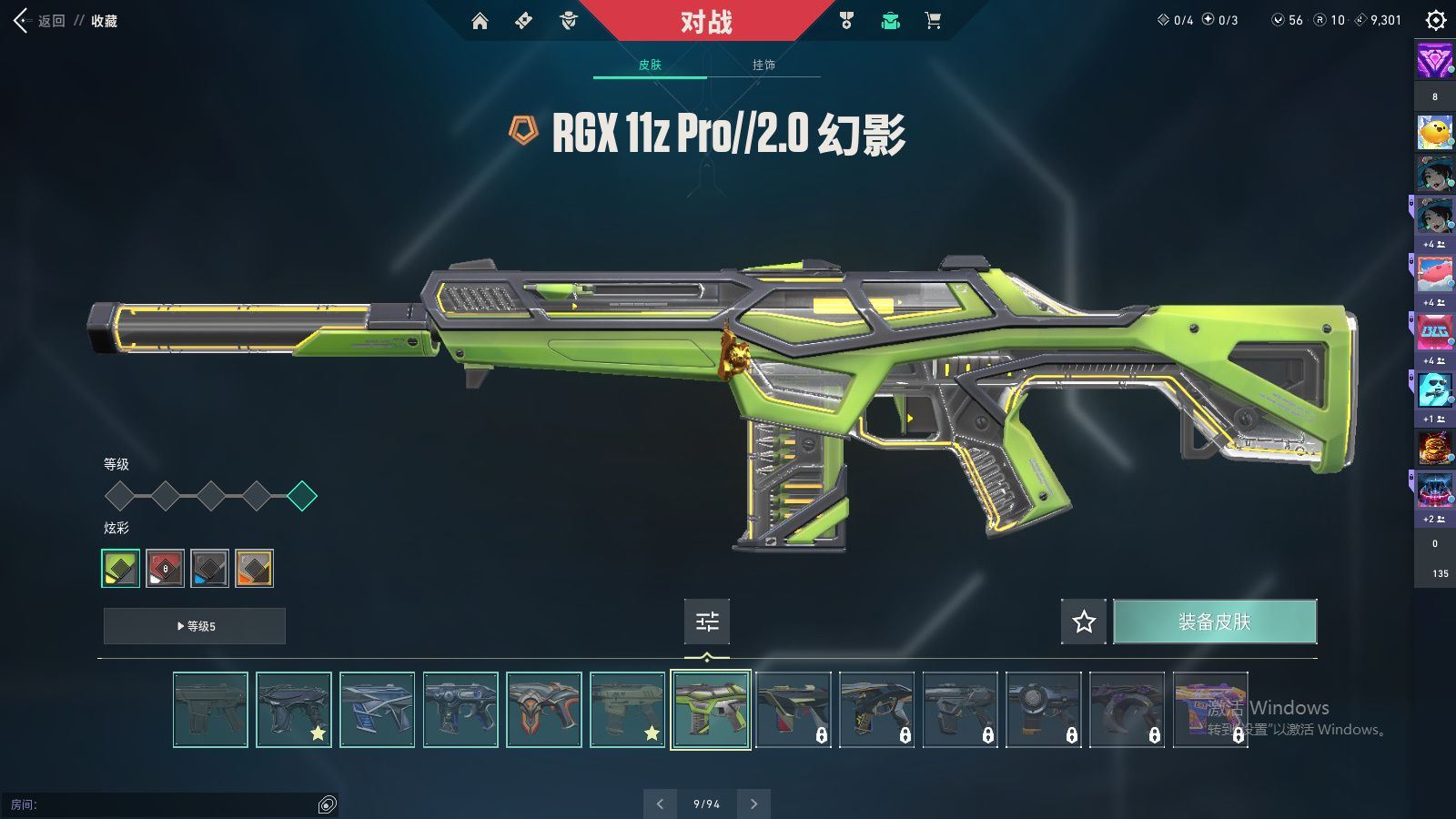Equip skin with 装备皮肤 button
The width and height of the screenshot is (1456, 819).
coord(1215,622)
